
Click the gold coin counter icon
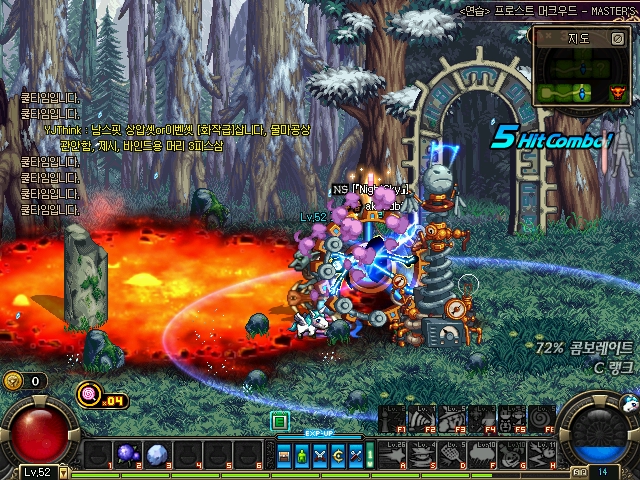[13, 380]
